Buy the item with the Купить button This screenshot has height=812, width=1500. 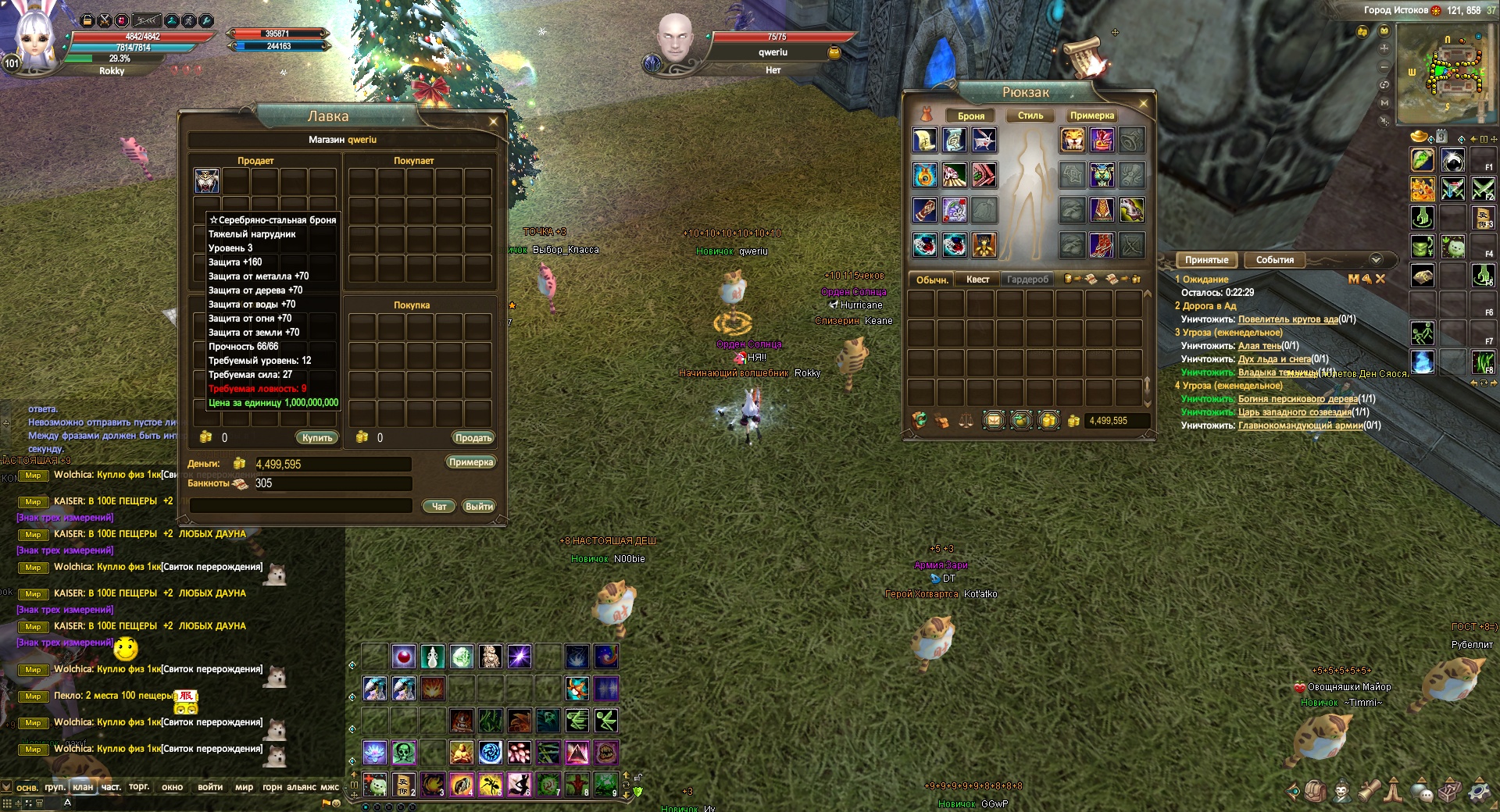317,438
